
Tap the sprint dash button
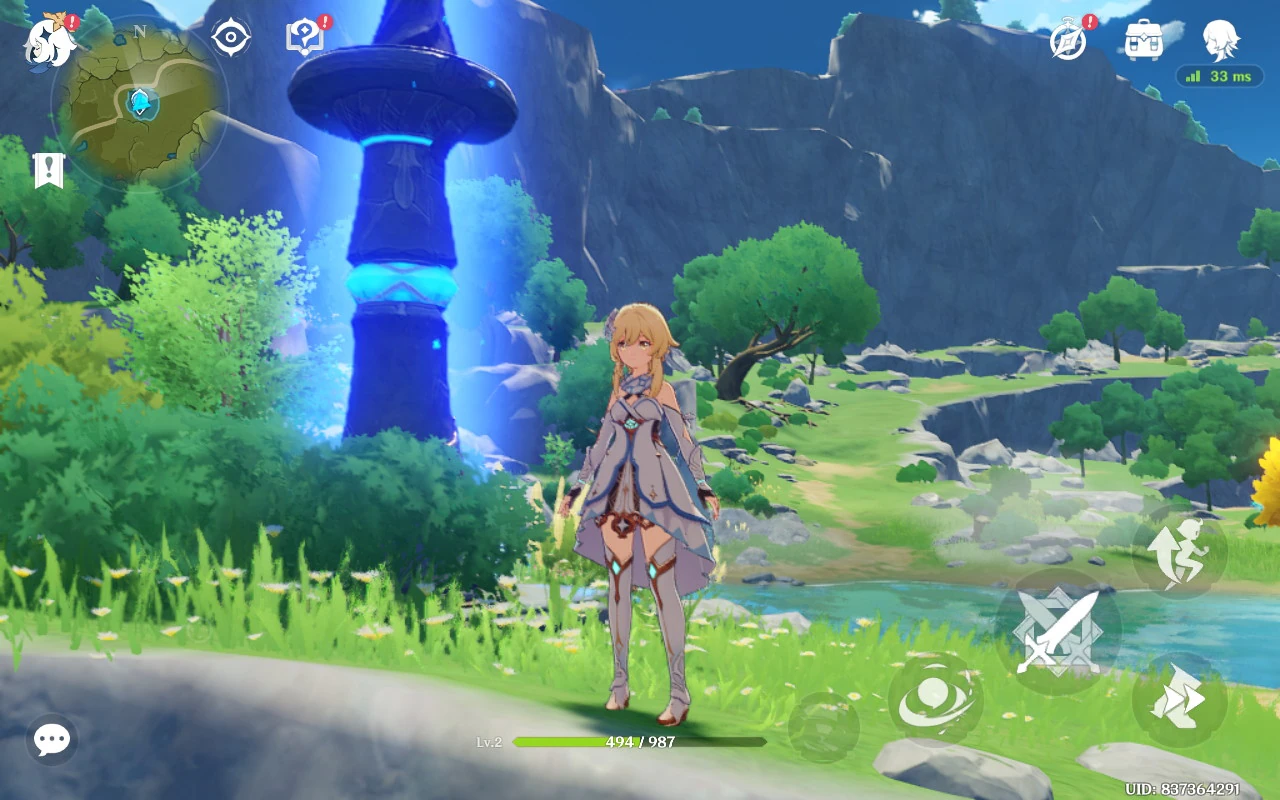1180,700
